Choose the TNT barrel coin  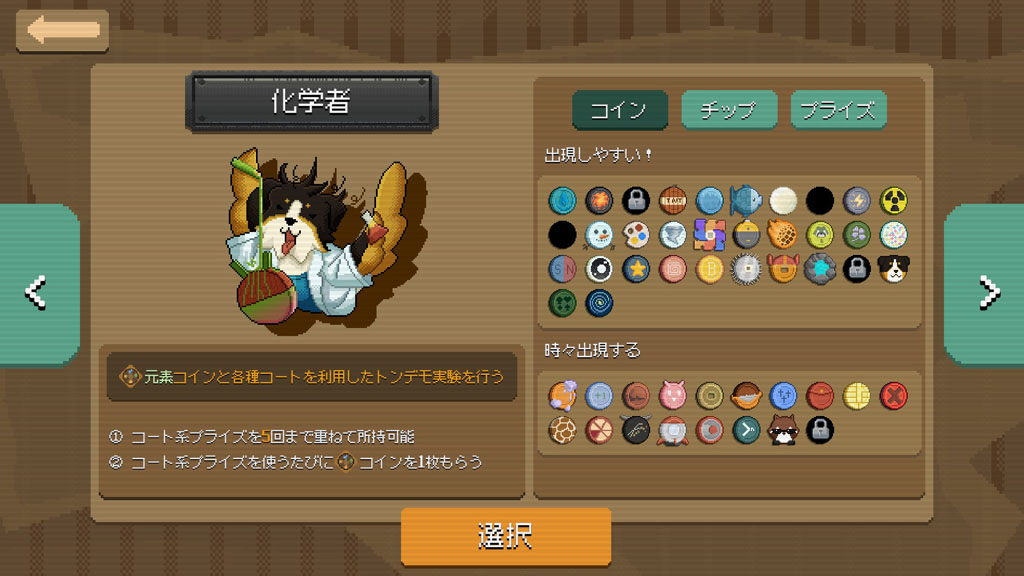pos(673,201)
